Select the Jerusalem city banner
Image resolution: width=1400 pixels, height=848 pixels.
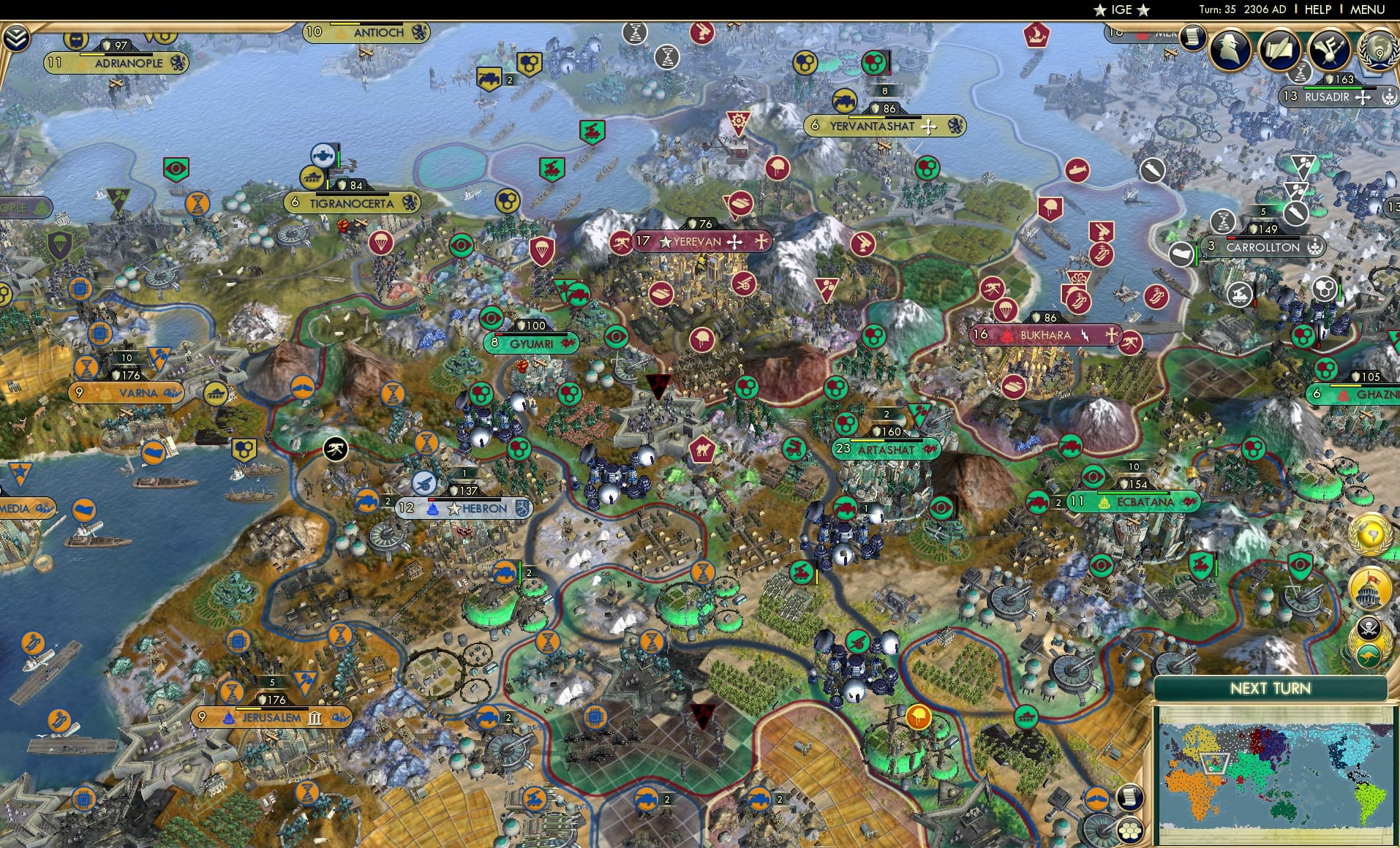(271, 718)
